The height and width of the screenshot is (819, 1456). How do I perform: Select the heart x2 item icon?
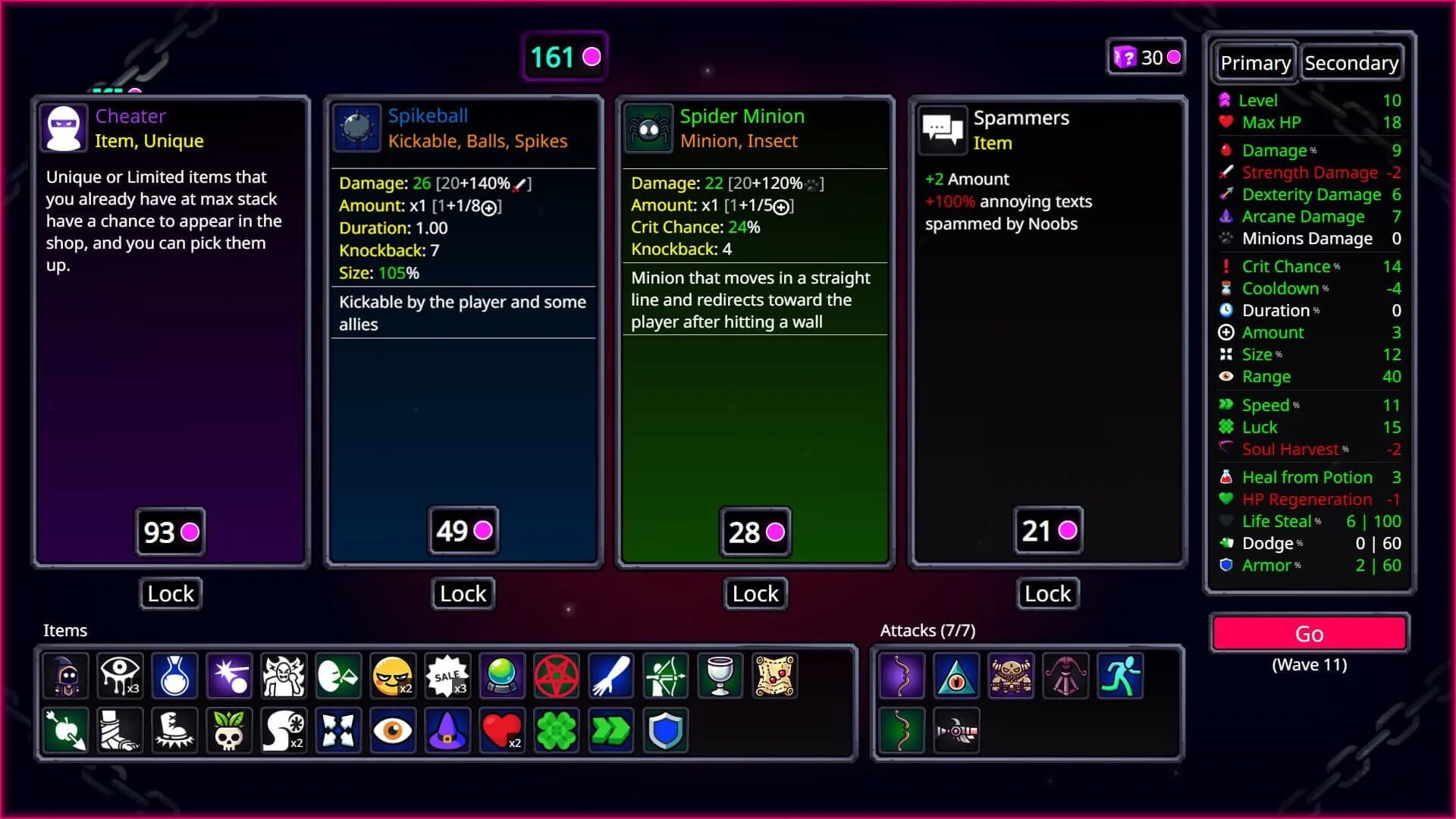click(x=502, y=730)
